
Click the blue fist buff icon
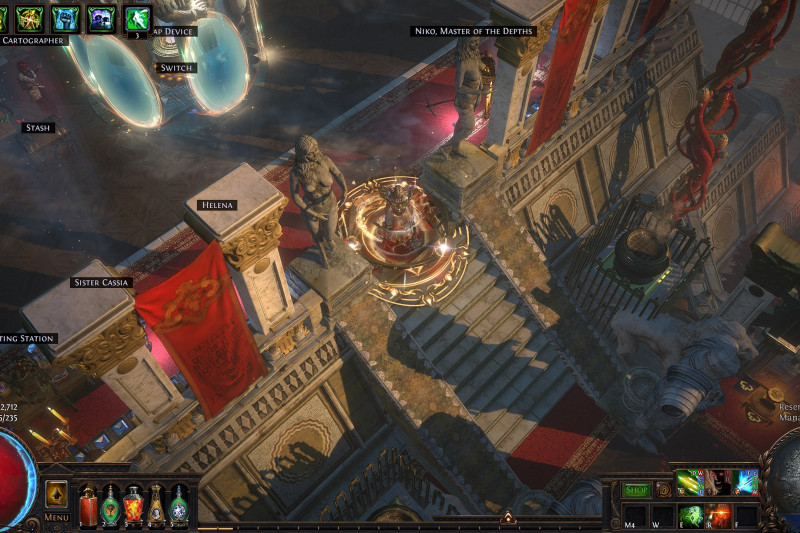click(x=65, y=18)
